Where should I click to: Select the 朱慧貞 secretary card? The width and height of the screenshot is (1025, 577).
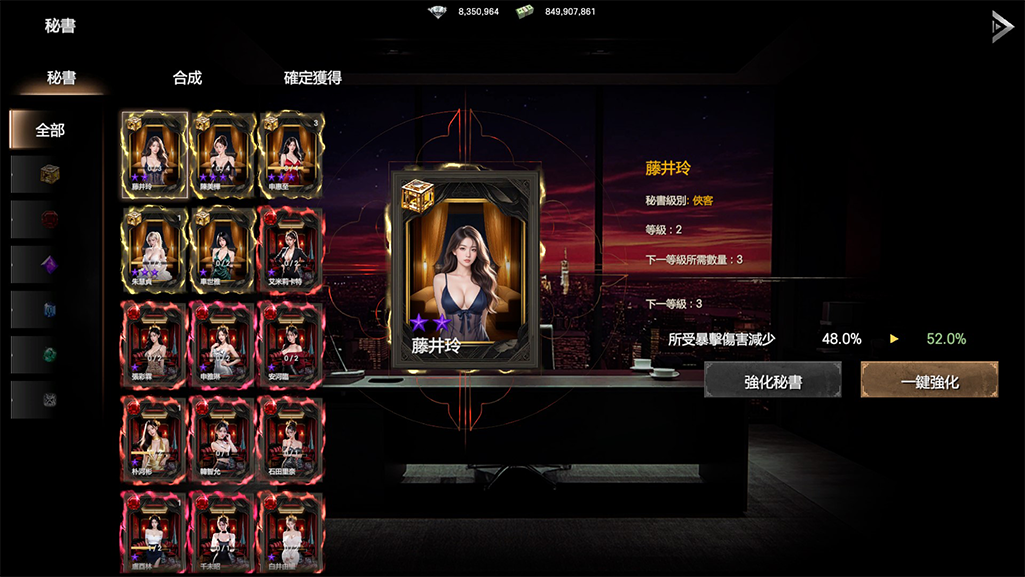[154, 247]
